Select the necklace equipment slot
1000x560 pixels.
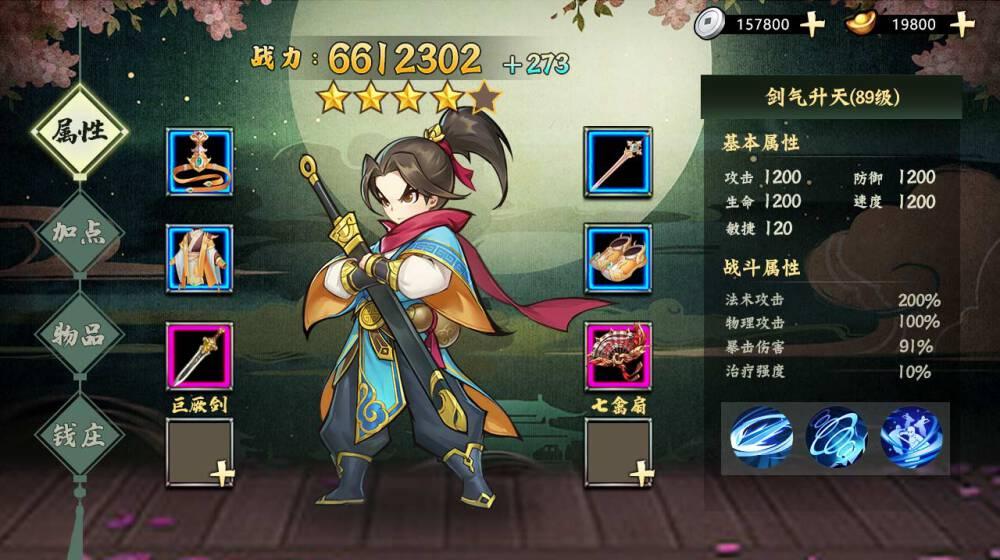200,161
